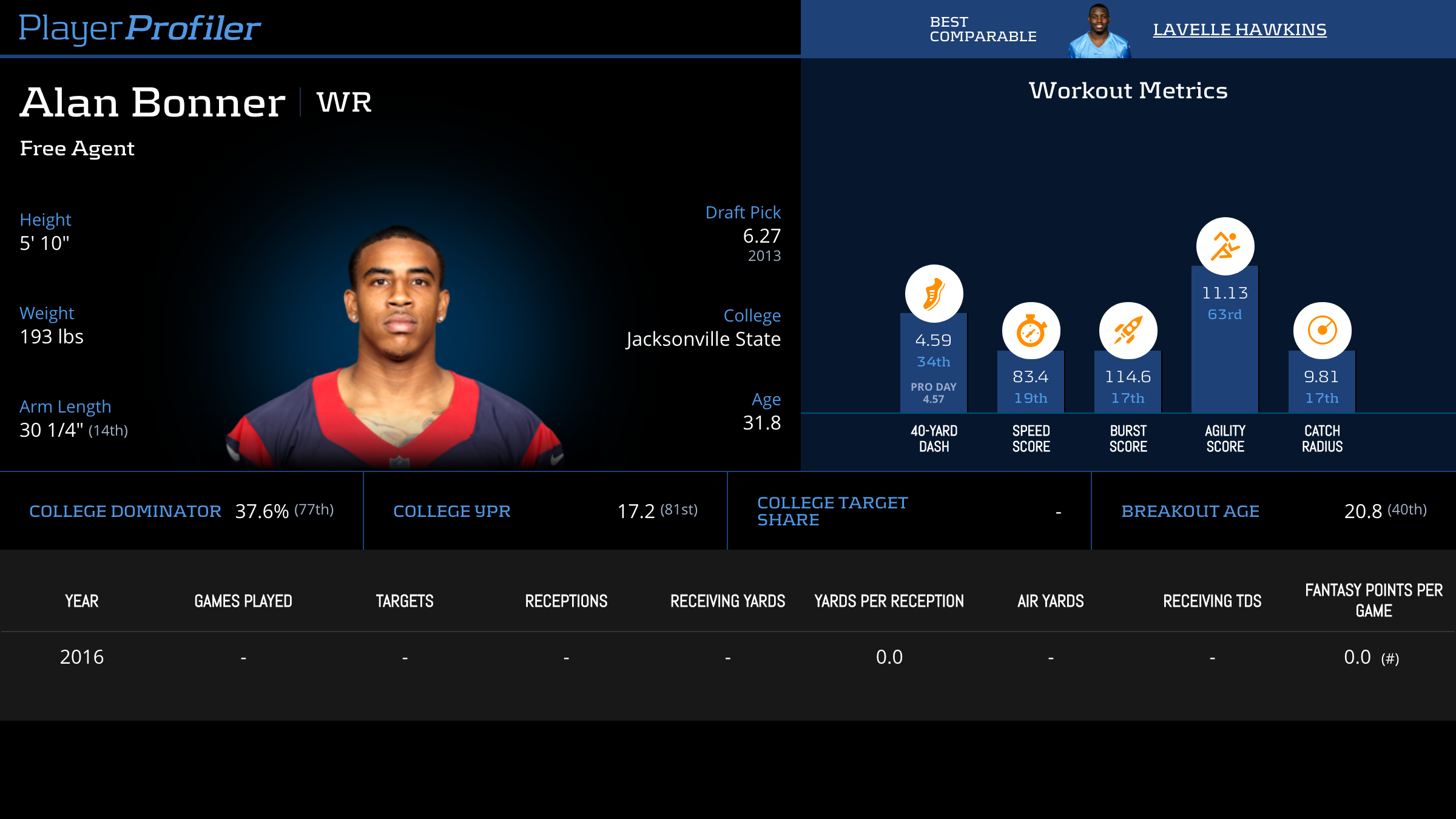Select the College Dominator label
Image resolution: width=1456 pixels, height=819 pixels.
[x=125, y=511]
